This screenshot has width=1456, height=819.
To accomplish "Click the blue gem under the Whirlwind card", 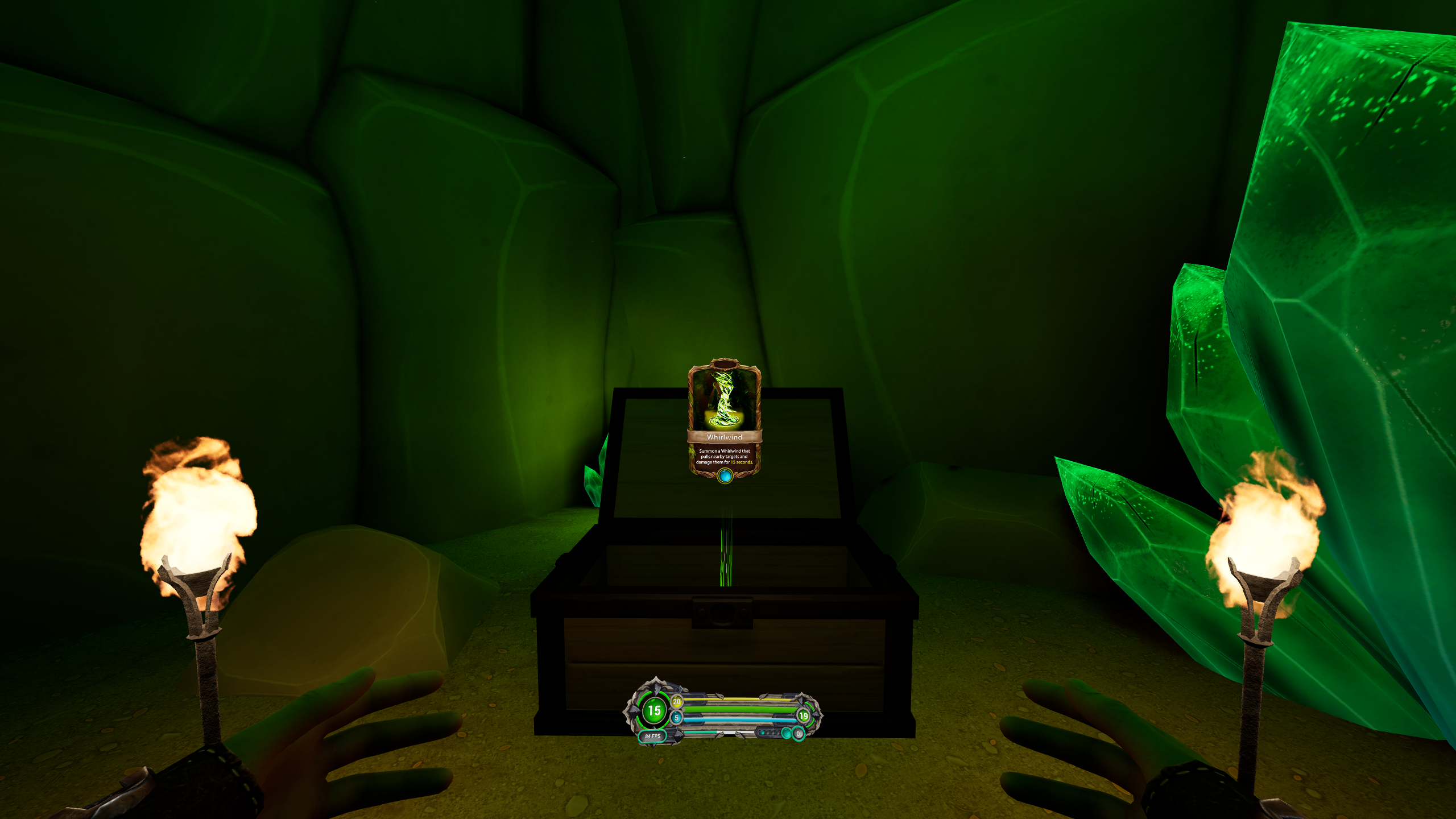I will [725, 475].
